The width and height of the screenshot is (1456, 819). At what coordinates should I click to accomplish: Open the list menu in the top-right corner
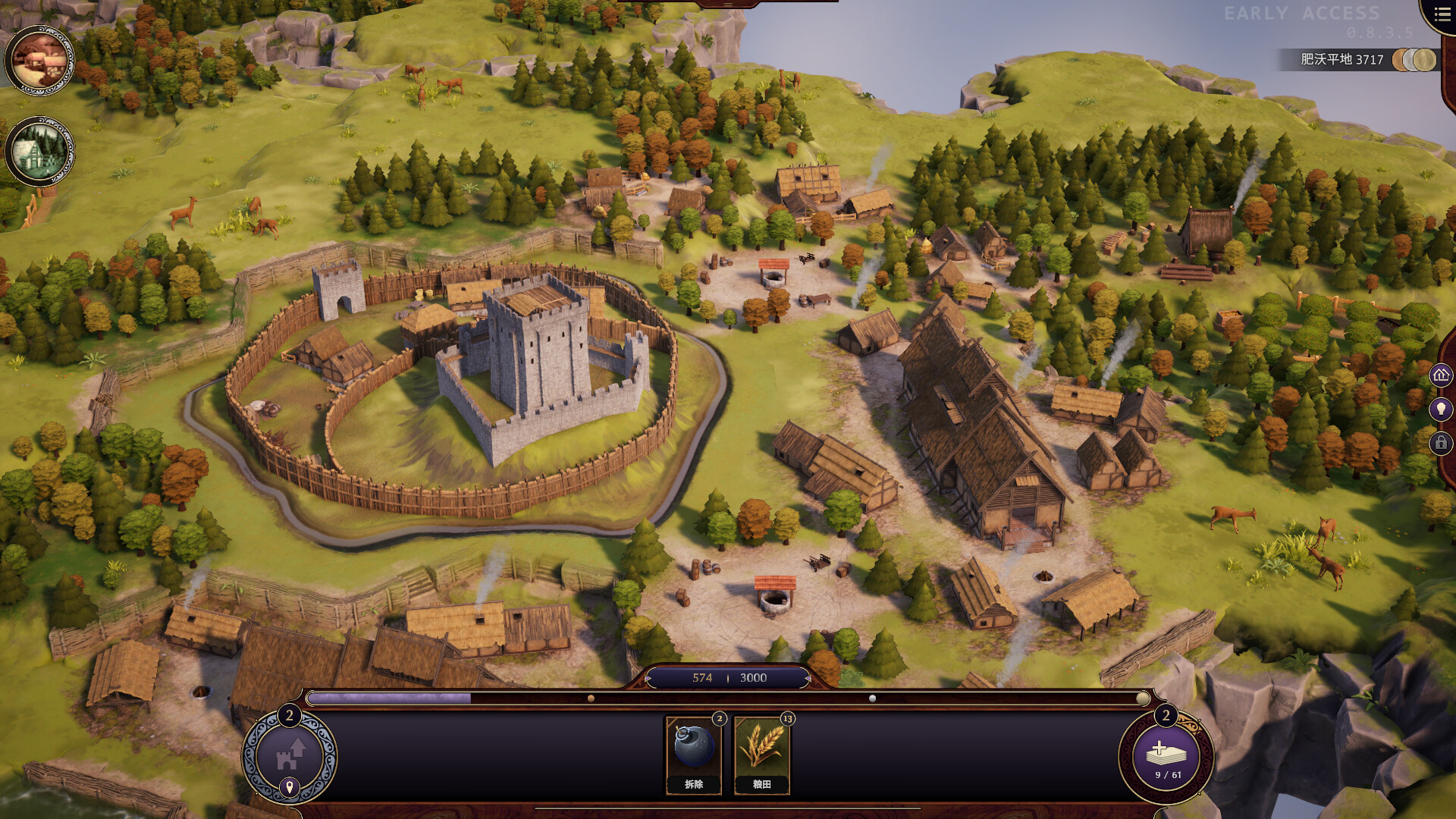1442,14
